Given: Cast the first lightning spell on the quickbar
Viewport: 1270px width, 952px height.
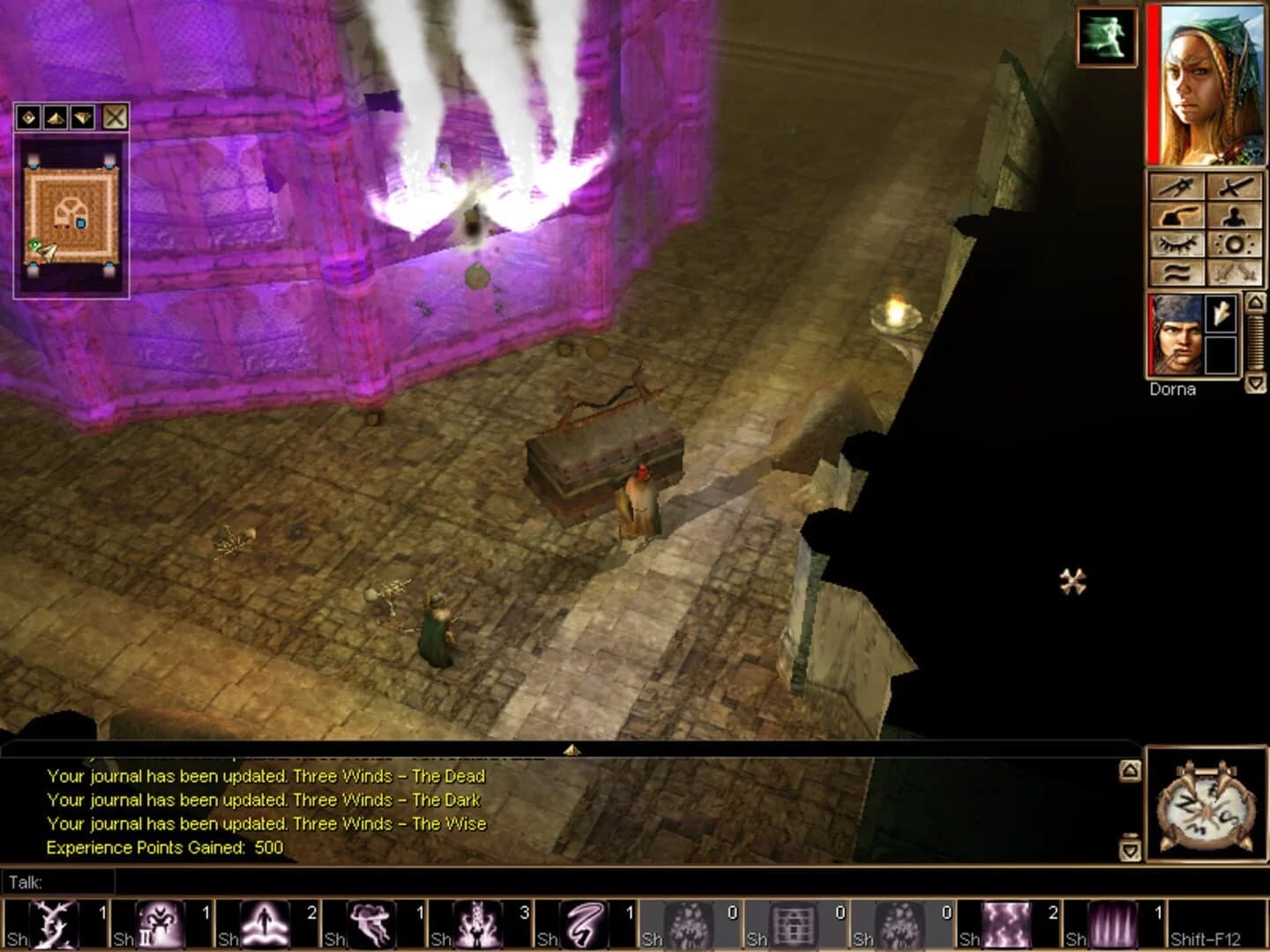Looking at the screenshot, I should tap(53, 924).
